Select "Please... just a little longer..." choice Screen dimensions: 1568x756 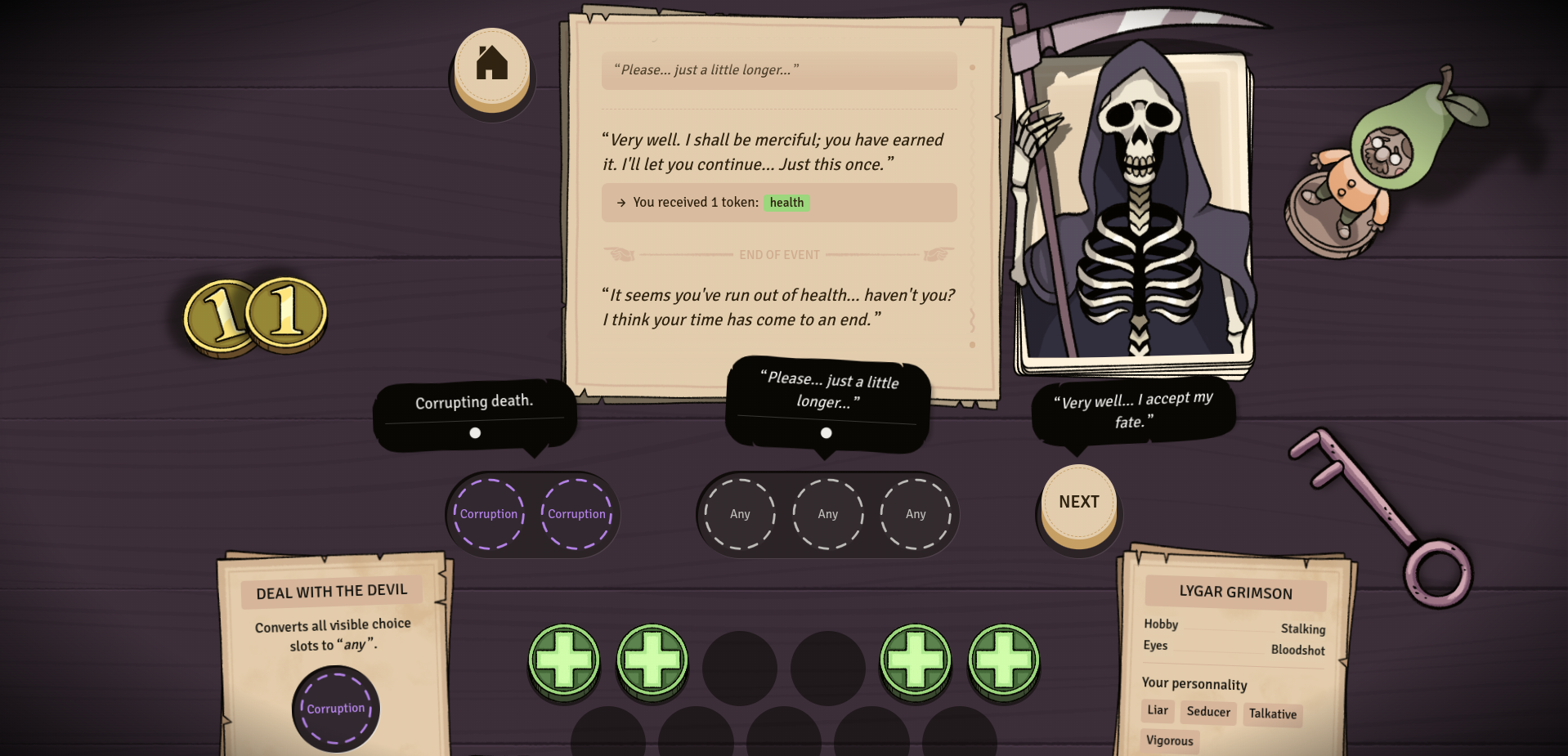pos(827,400)
